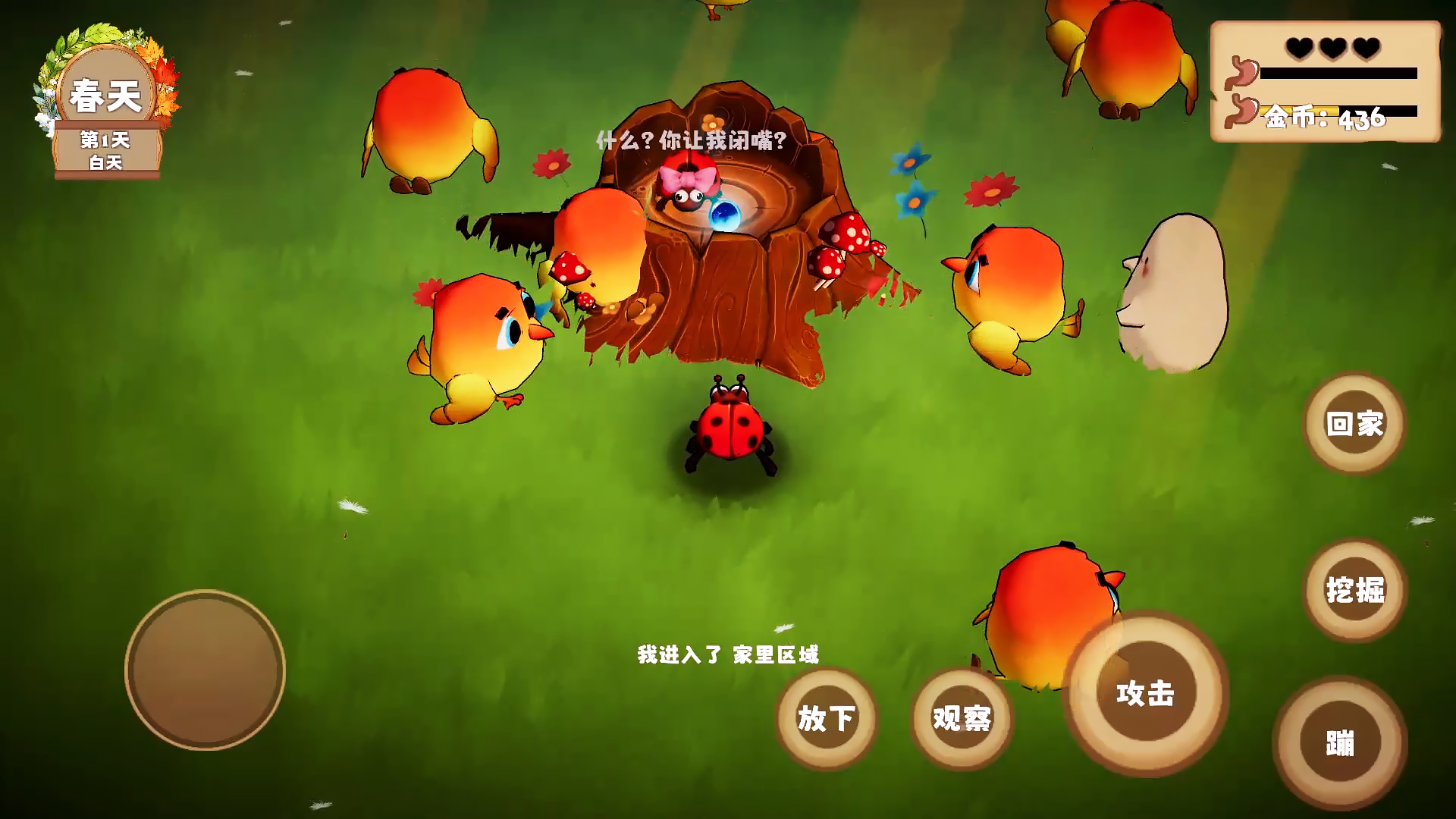Tap the 放下 put down button

coord(826,718)
